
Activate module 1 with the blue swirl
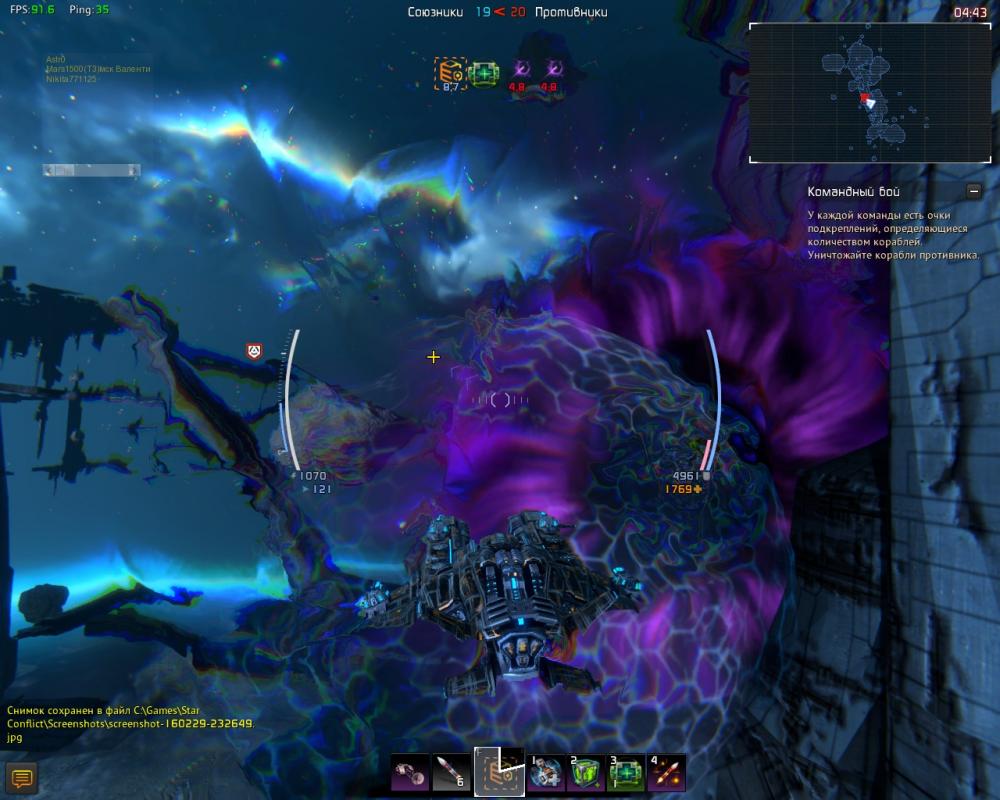pyautogui.click(x=546, y=773)
